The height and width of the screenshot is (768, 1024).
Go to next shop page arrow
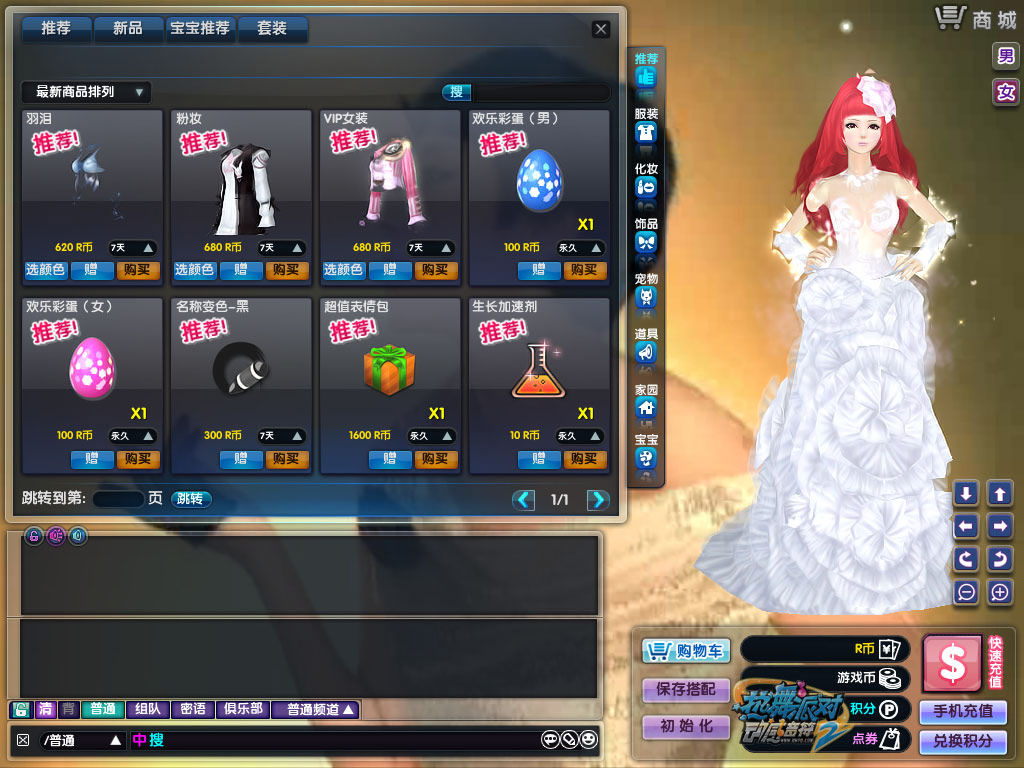[598, 500]
